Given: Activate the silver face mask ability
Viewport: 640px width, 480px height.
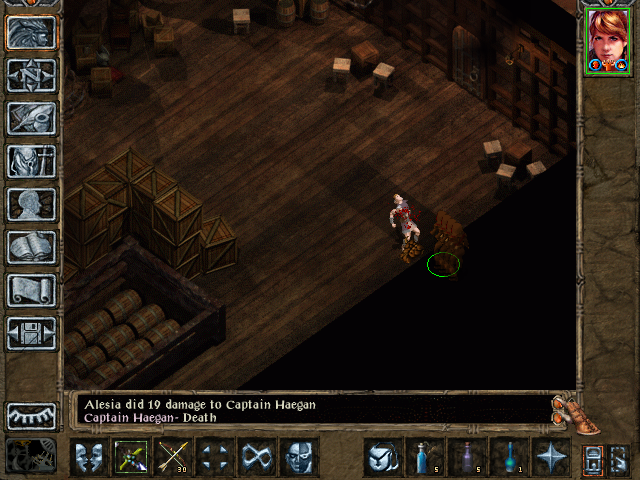Looking at the screenshot, I should (299, 457).
